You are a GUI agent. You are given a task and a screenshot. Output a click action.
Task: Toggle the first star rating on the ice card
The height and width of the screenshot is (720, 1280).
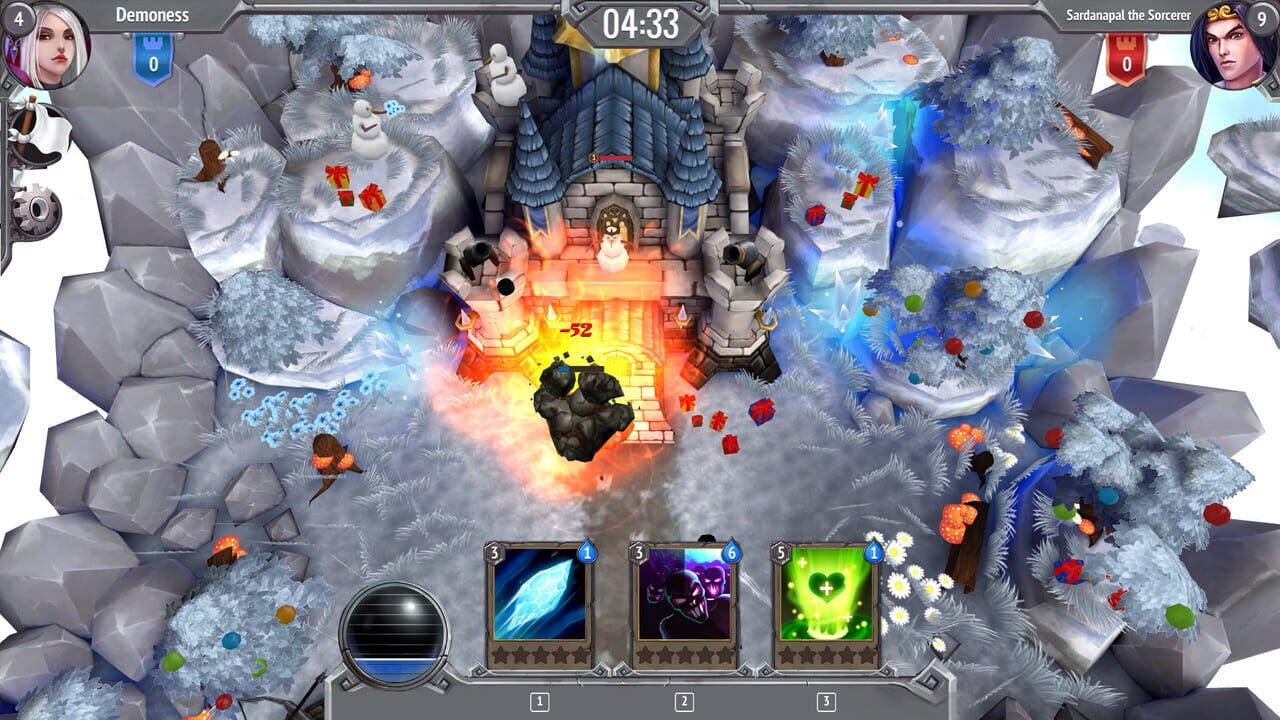click(x=501, y=655)
